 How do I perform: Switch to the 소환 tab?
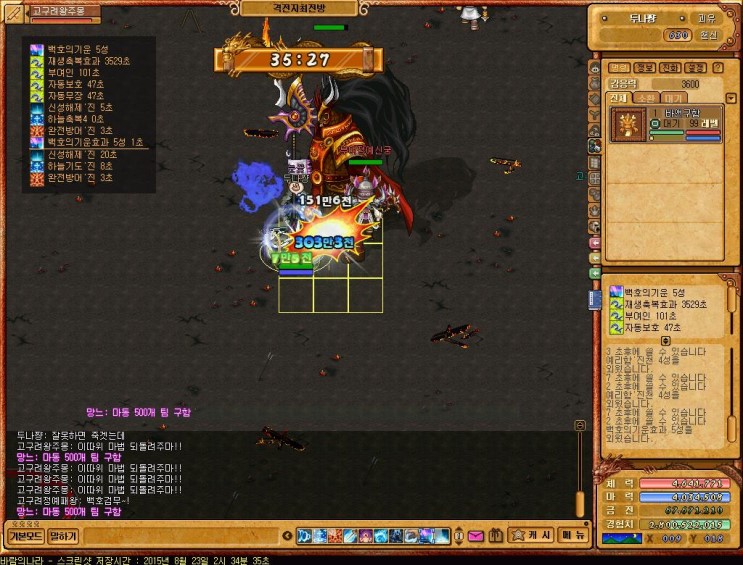[x=647, y=98]
